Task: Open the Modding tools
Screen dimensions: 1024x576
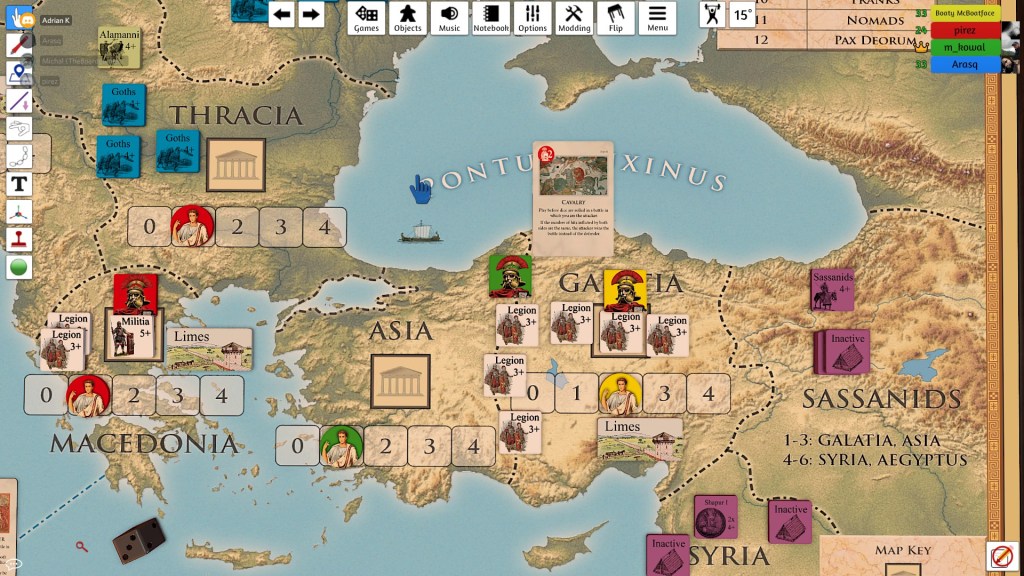Action: click(574, 17)
